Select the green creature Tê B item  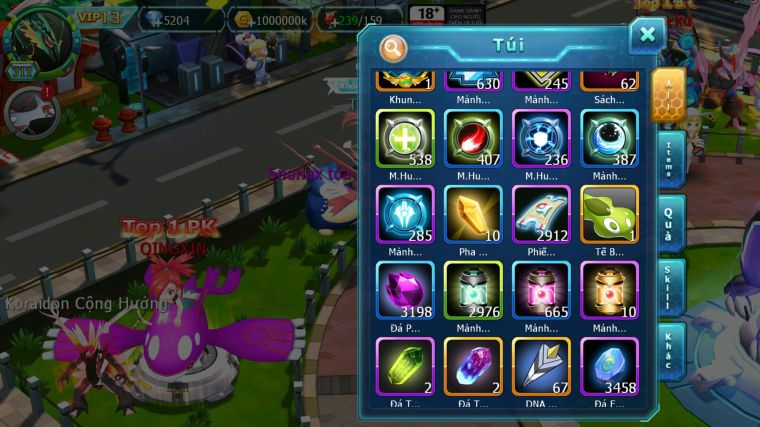[x=609, y=214]
